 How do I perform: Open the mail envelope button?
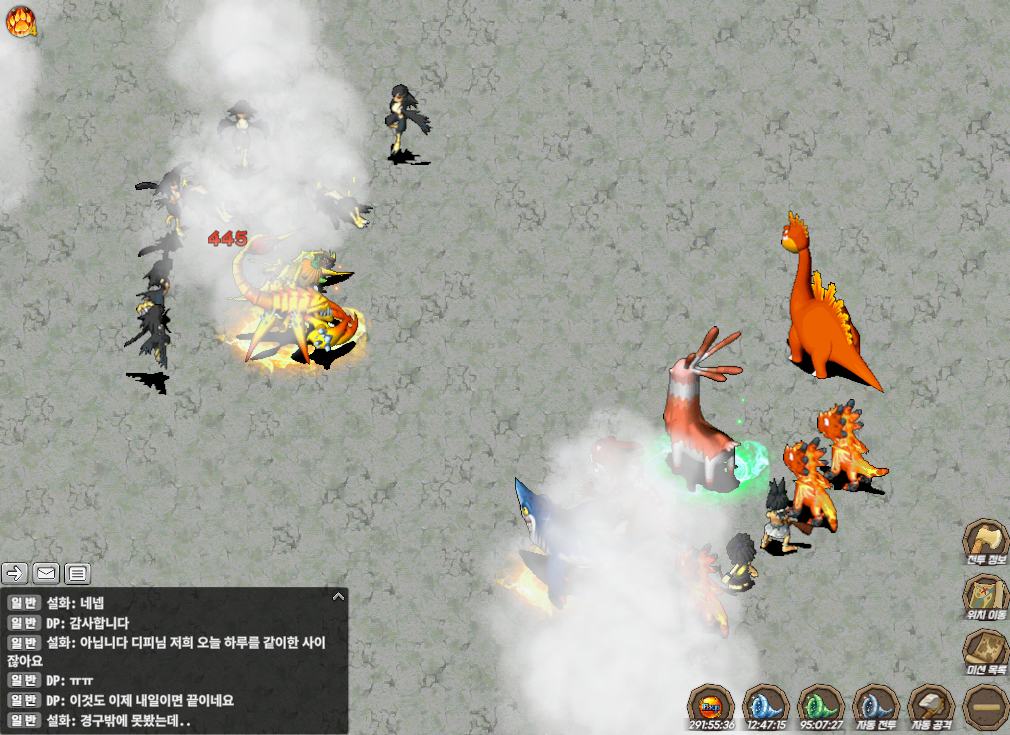[46, 573]
